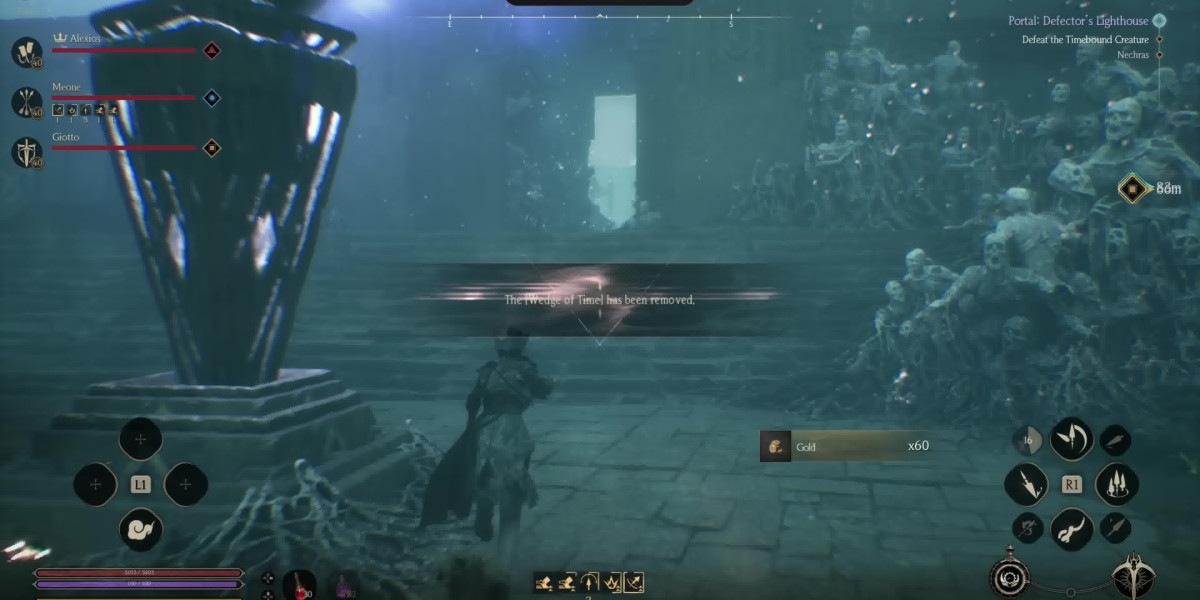Image resolution: width=1200 pixels, height=600 pixels.
Task: Activate the arrow-with-crescent slash skill
Action: tap(1071, 438)
